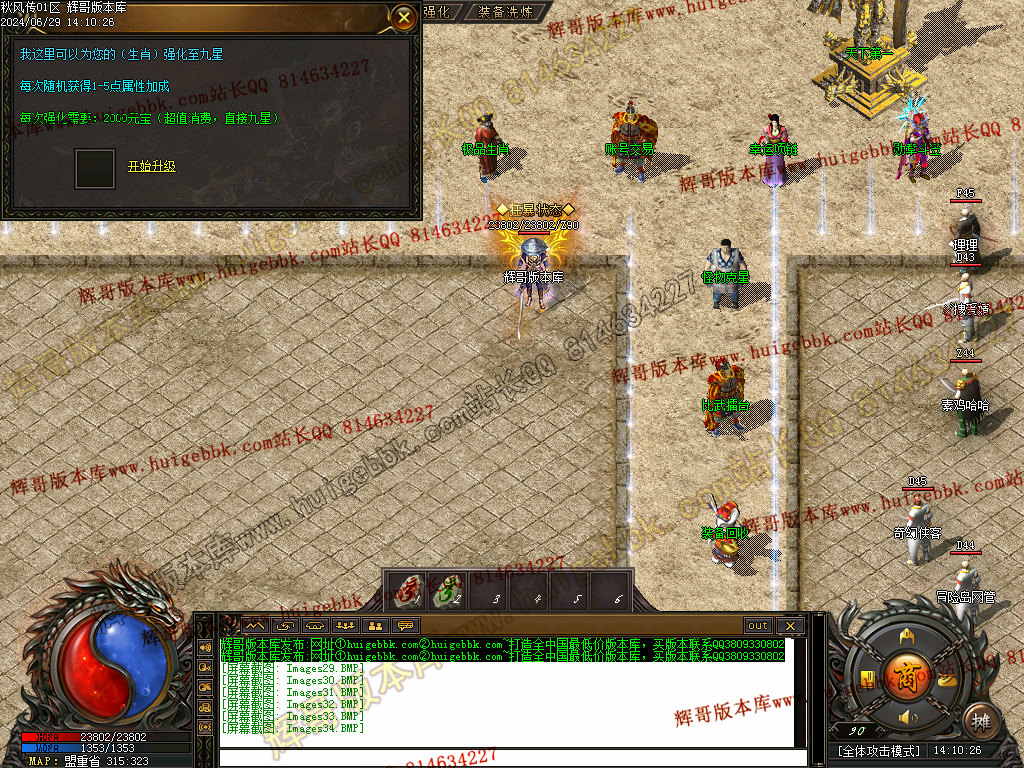The height and width of the screenshot is (768, 1024).
Task: Open the 摊 stall button
Action: 981,719
